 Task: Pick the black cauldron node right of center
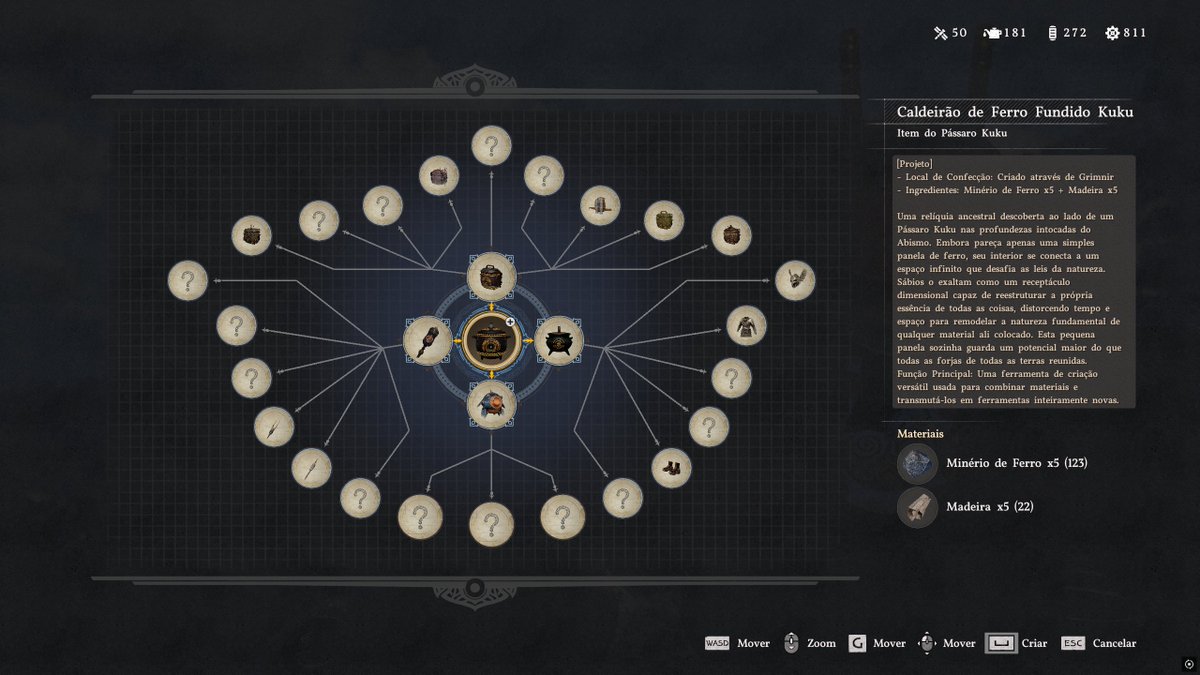tap(558, 340)
